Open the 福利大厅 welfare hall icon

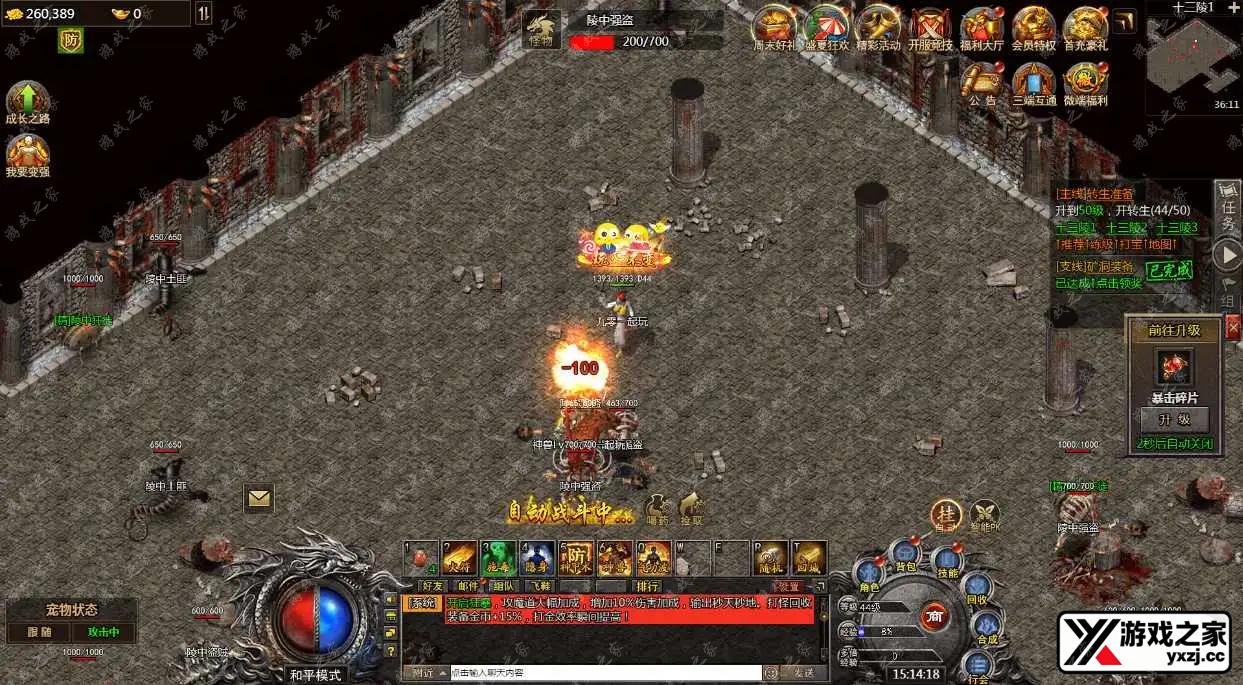point(983,28)
